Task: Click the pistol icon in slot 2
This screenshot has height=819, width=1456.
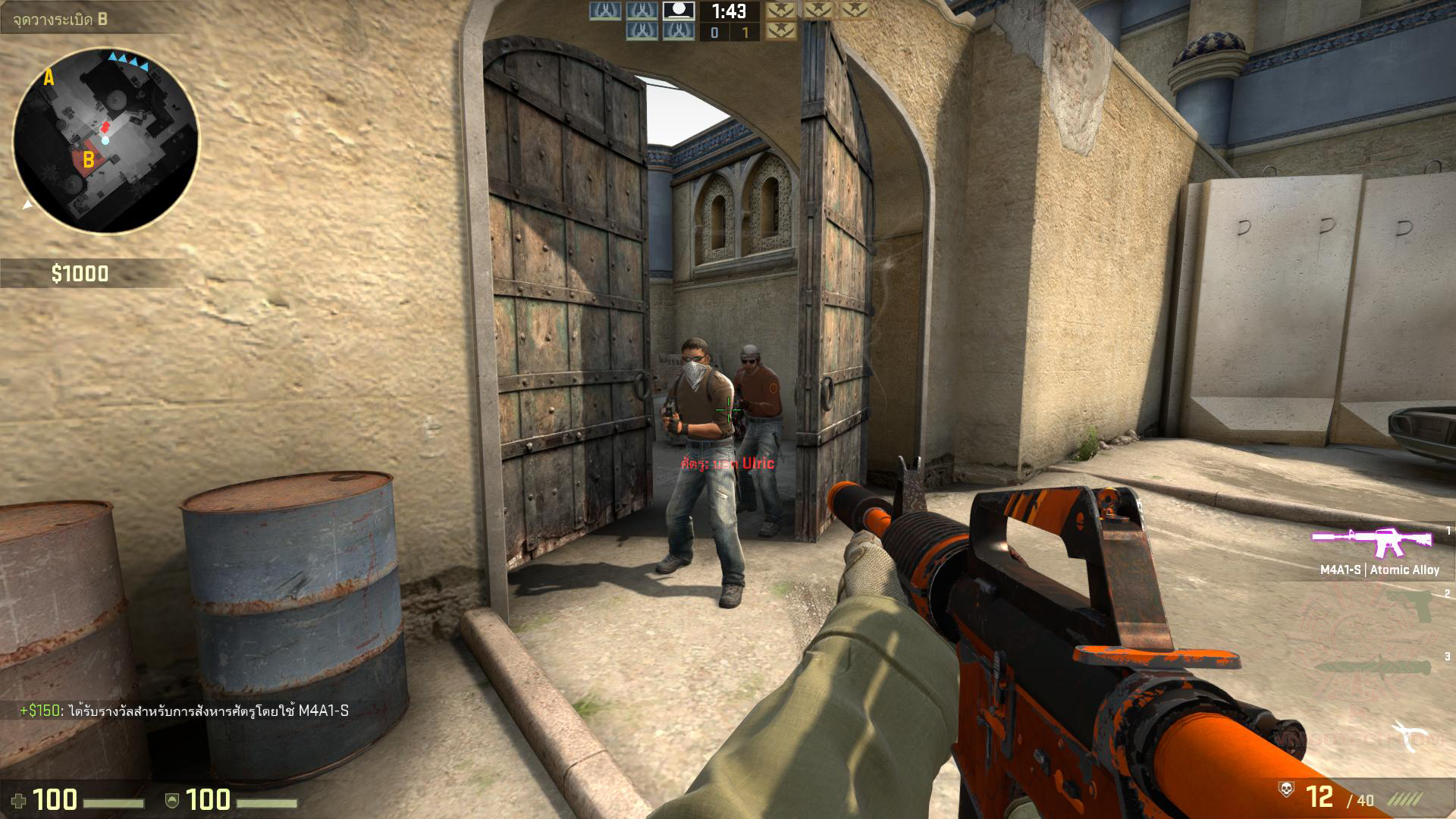Action: pos(1406,607)
